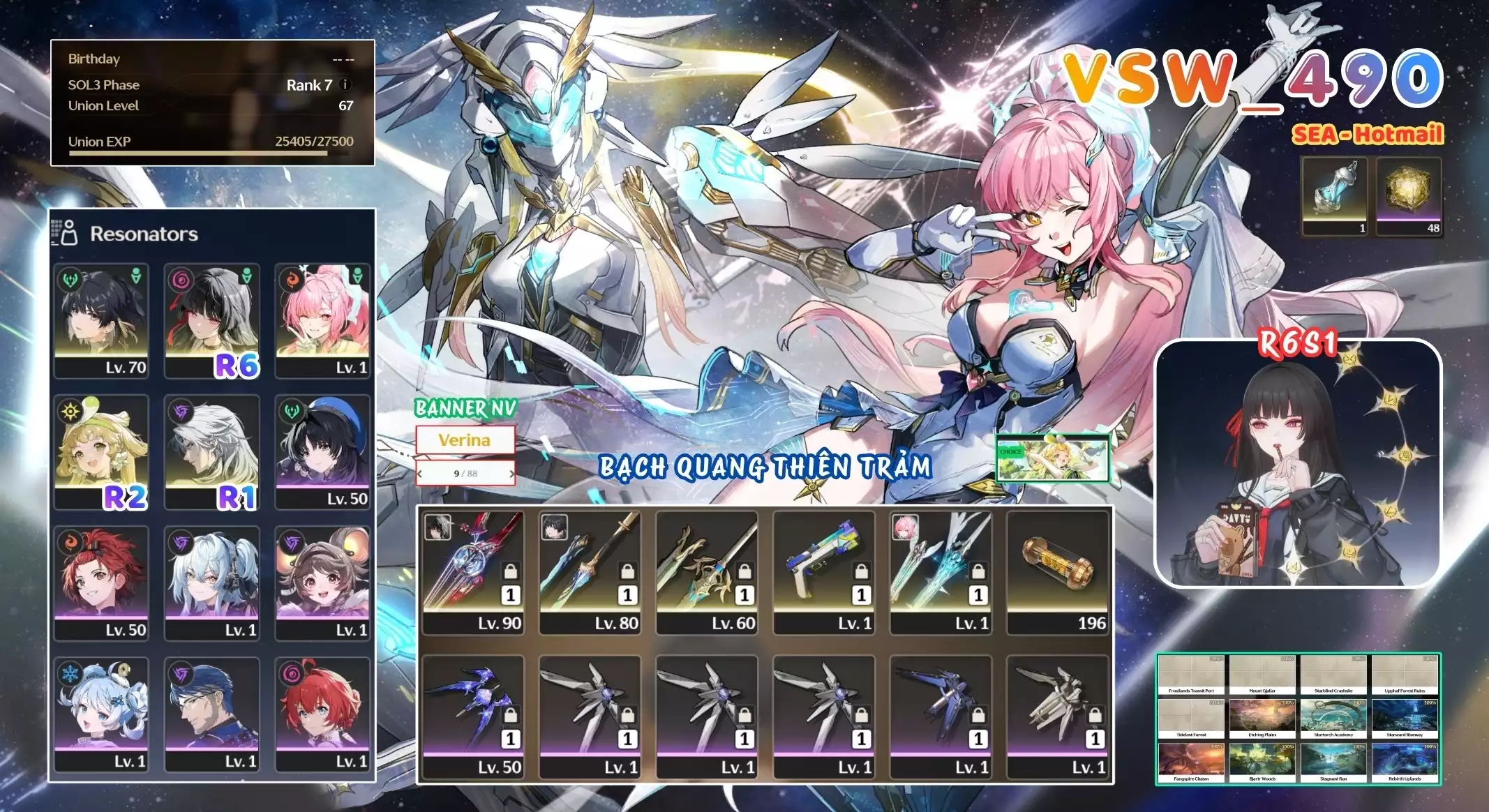This screenshot has height=812, width=1489.
Task: Open the Resonators tab
Action: coord(144,236)
